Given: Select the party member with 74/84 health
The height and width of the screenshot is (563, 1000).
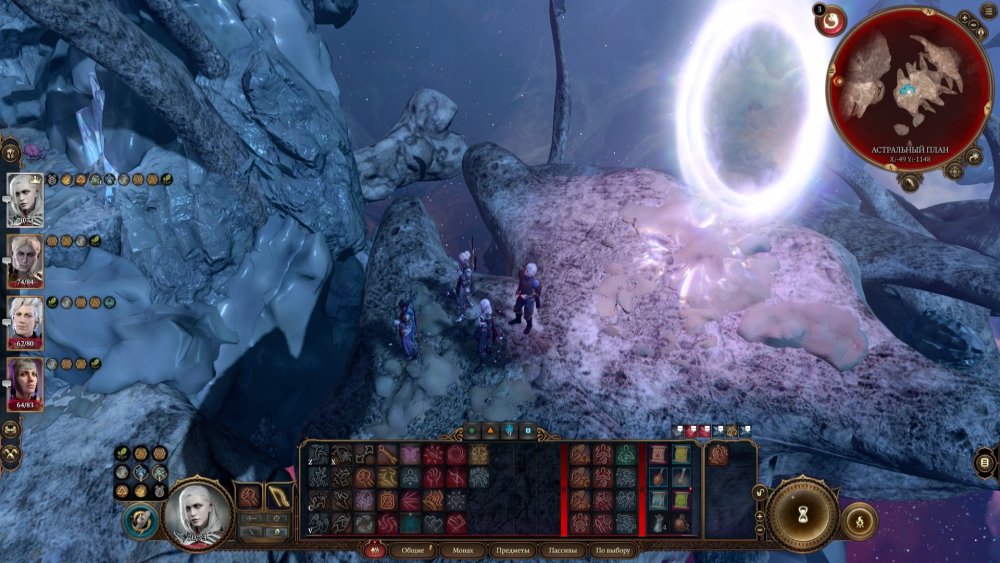Looking at the screenshot, I should [24, 263].
